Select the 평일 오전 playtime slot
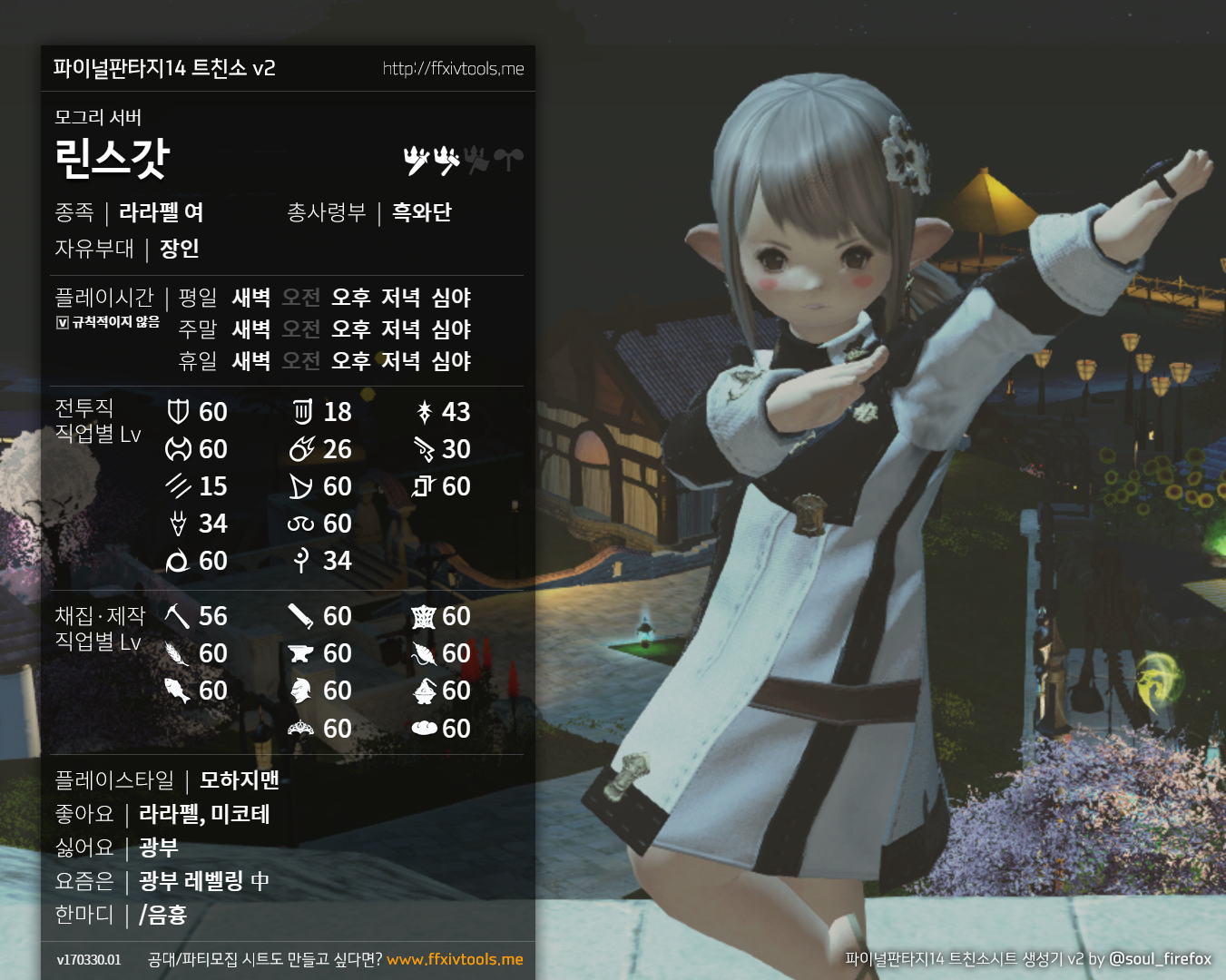1226x980 pixels. (300, 298)
